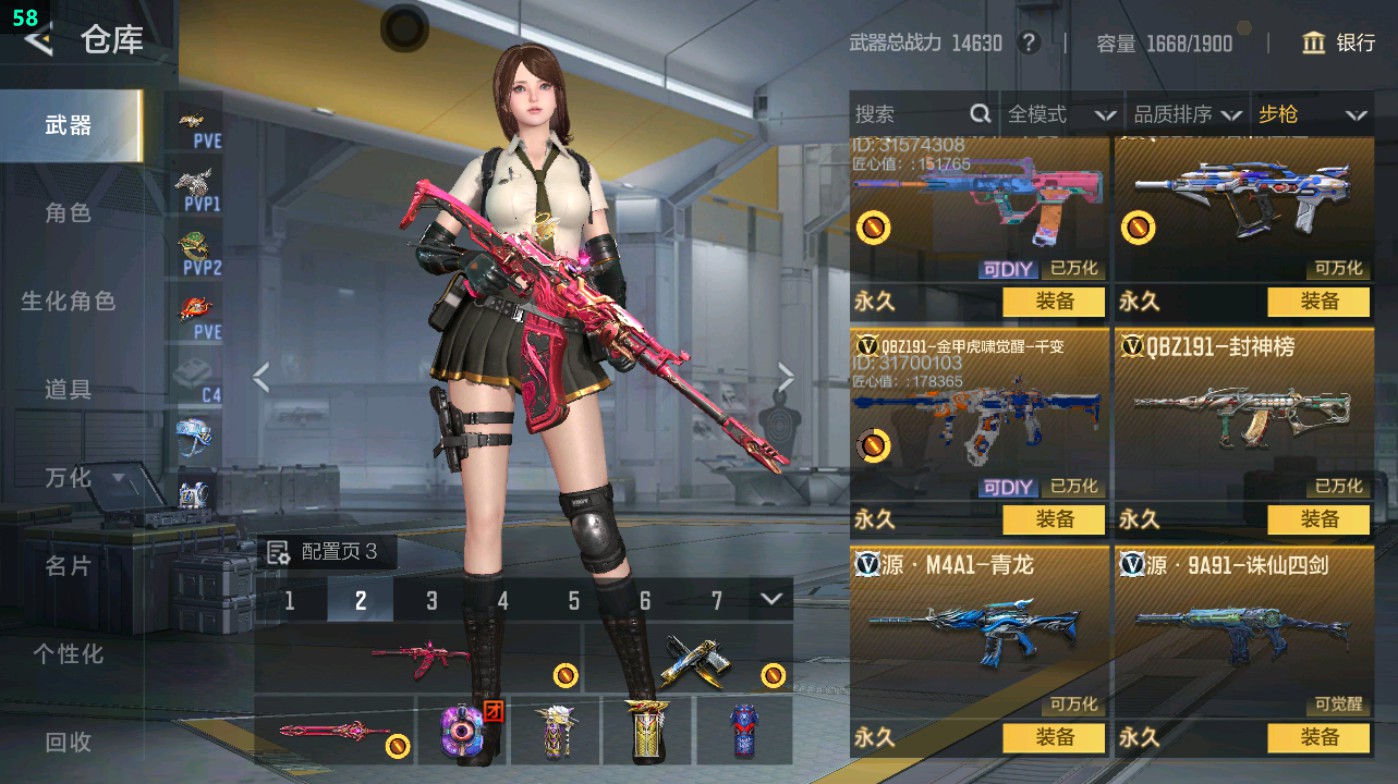Equip the 源·M4A1-青龙 rifle
Image resolution: width=1398 pixels, height=784 pixels.
[1053, 738]
